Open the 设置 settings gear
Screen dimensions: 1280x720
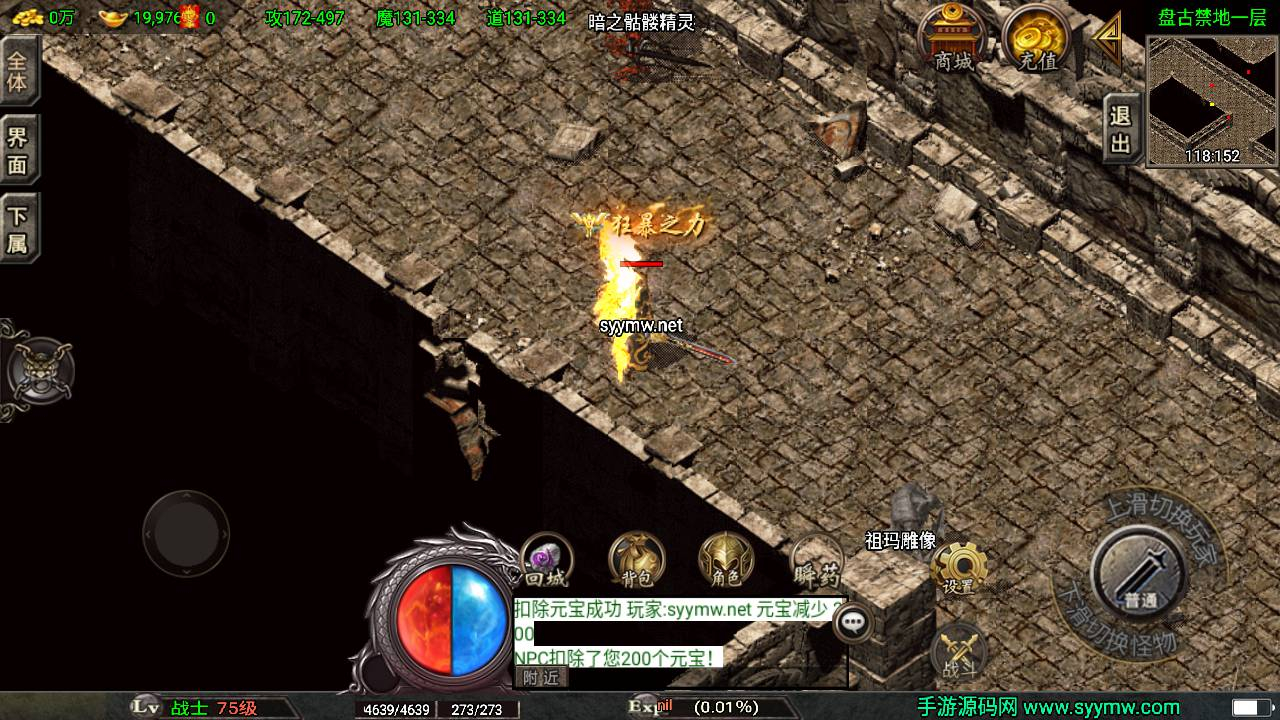click(x=959, y=569)
